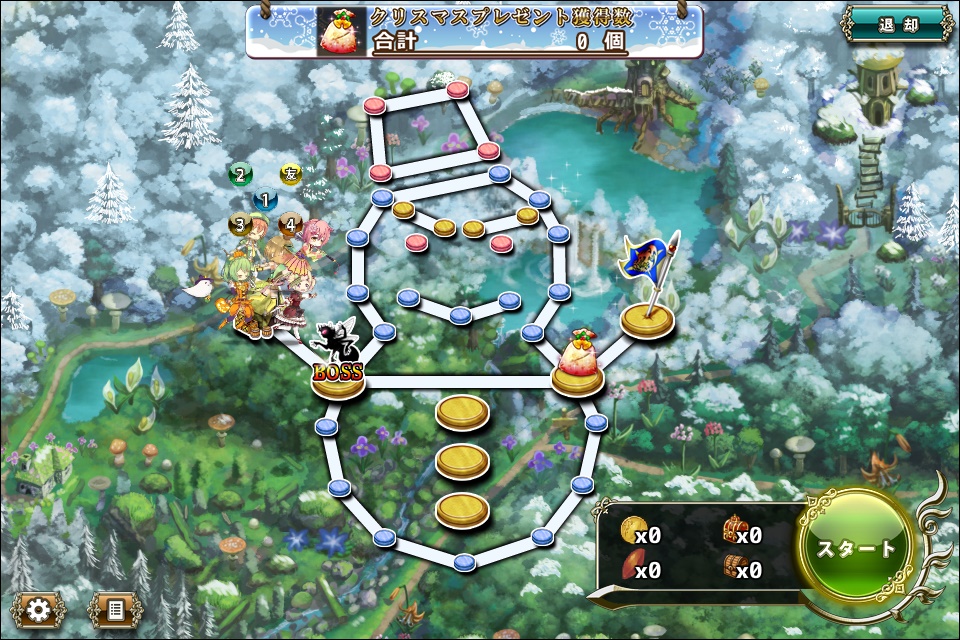Open the list log icon

(115, 608)
